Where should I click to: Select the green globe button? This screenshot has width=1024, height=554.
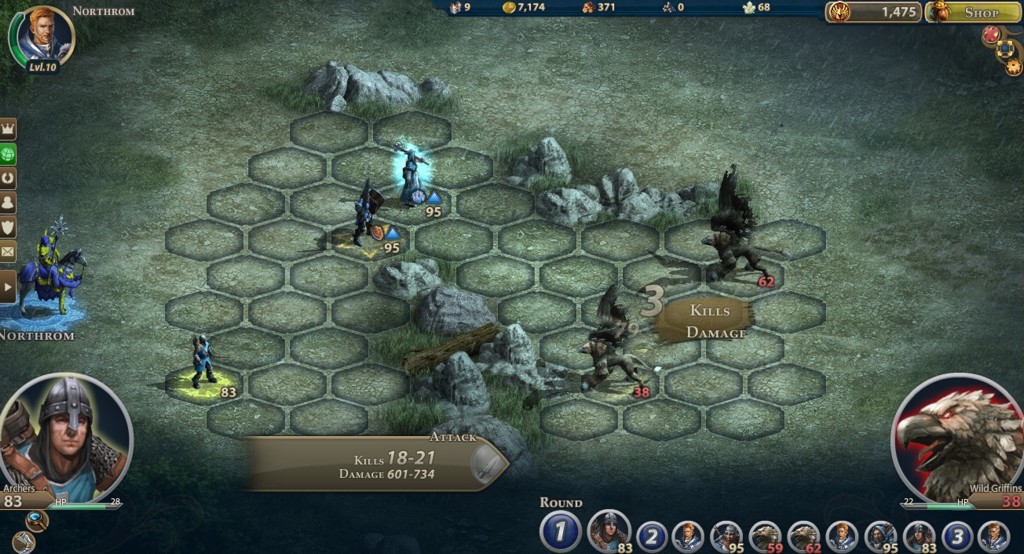(x=9, y=155)
